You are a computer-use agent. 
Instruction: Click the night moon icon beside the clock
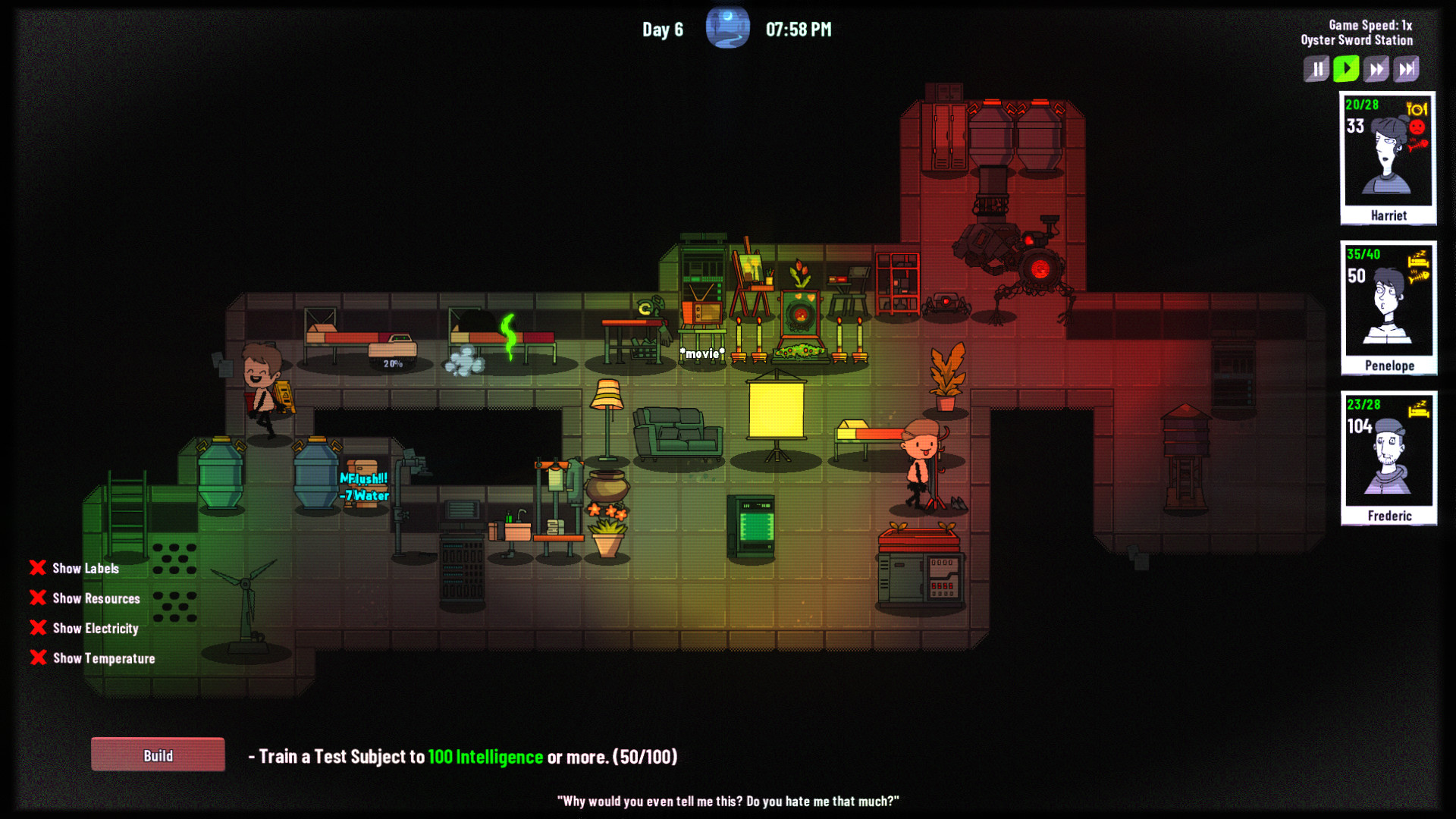[x=727, y=27]
